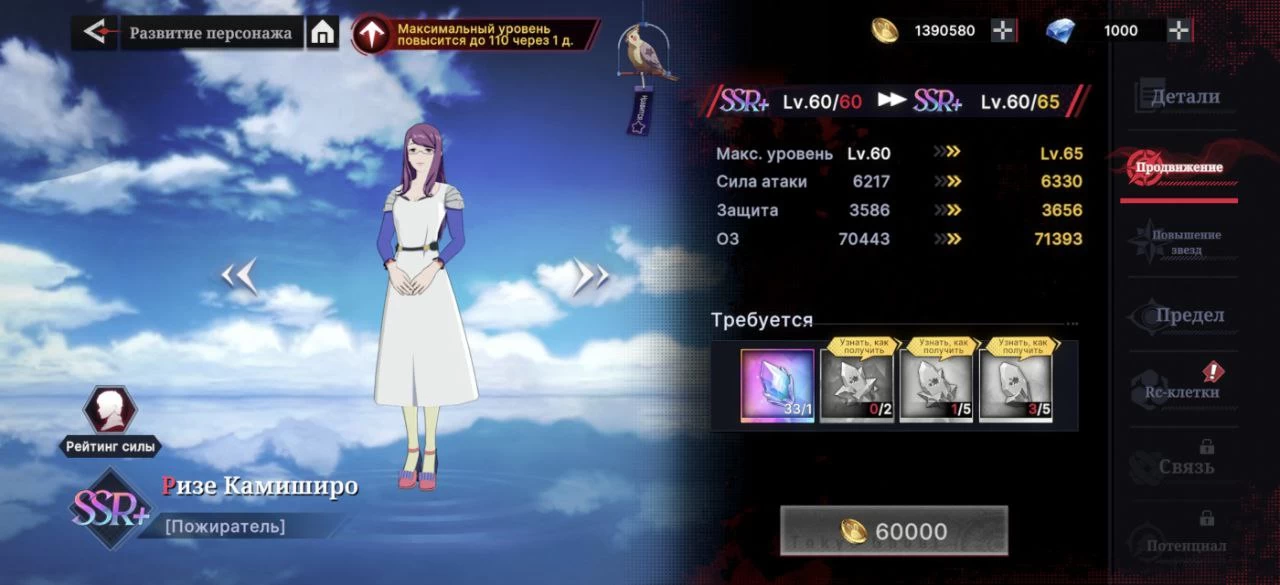Select the purple crystal material 33/1
Image resolution: width=1280 pixels, height=585 pixels.
pyautogui.click(x=777, y=386)
